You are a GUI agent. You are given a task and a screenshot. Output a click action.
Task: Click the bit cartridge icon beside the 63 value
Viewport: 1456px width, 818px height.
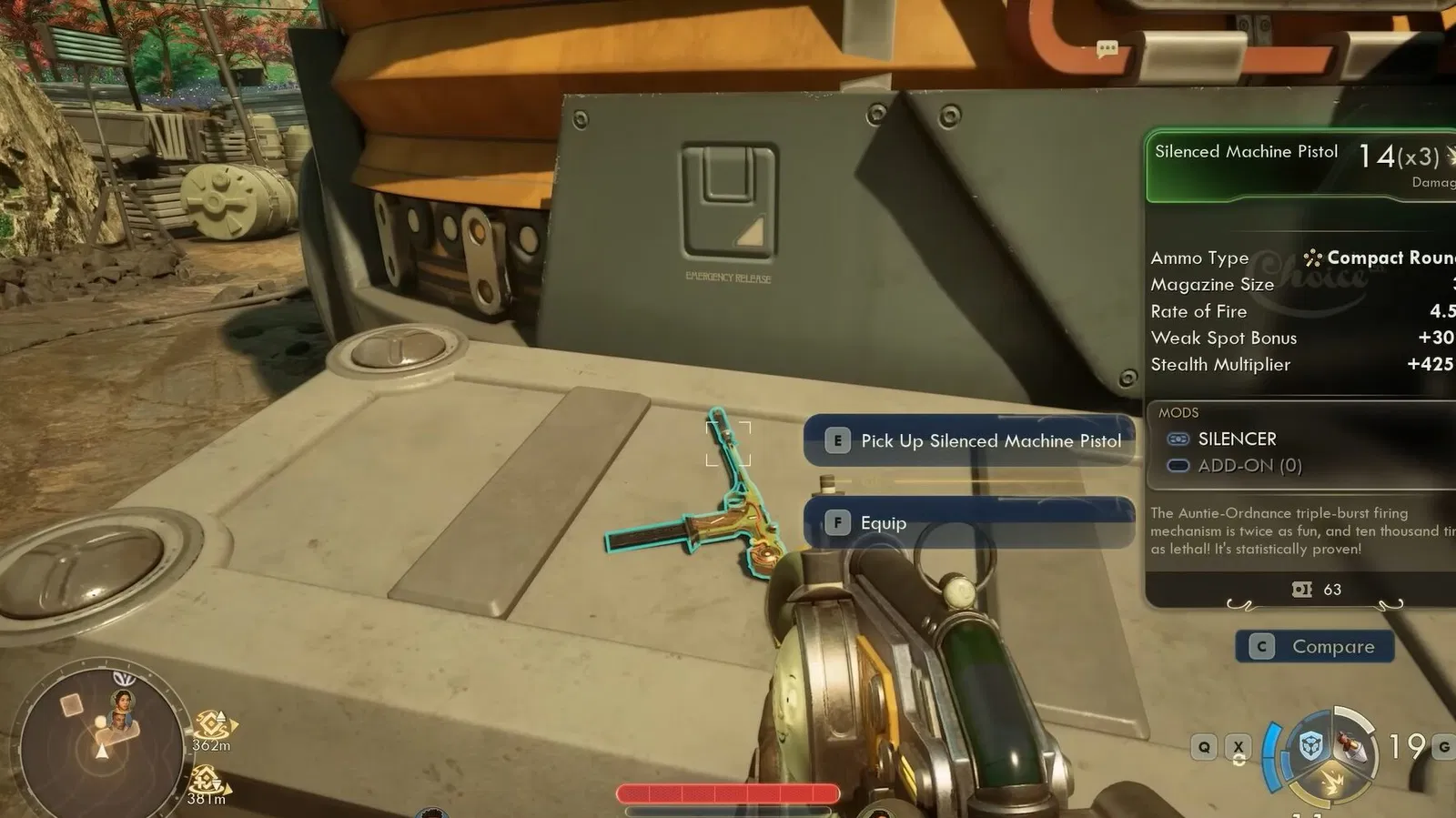(x=1302, y=590)
